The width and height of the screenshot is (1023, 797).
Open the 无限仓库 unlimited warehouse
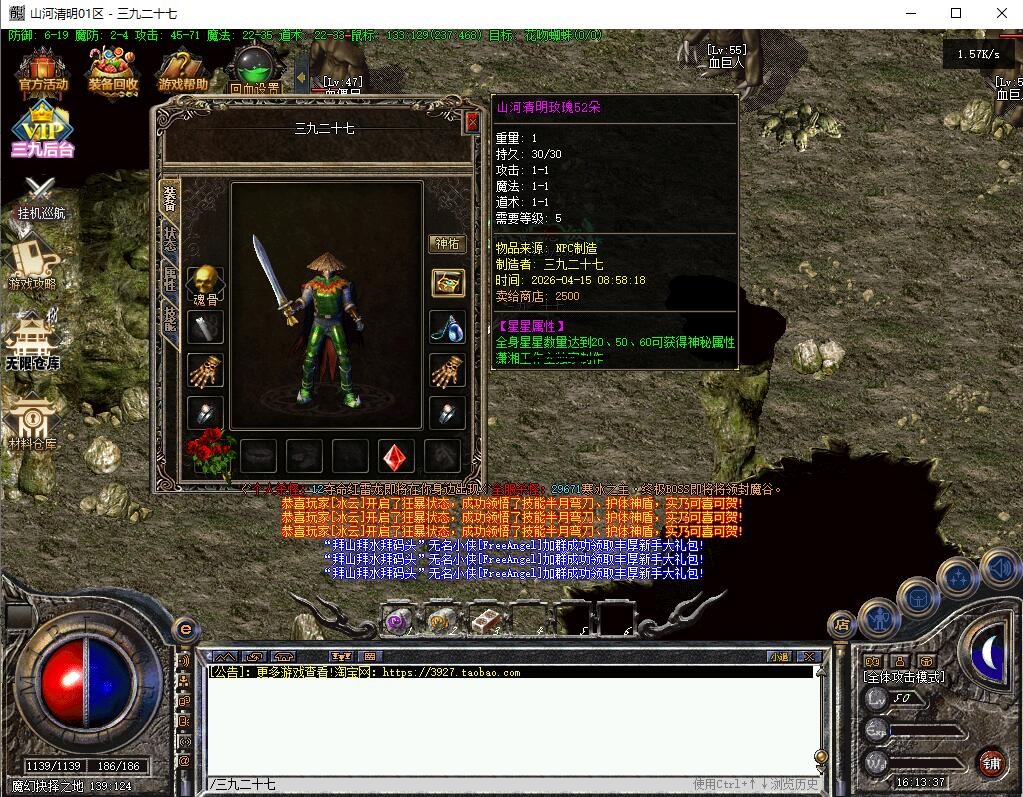pyautogui.click(x=32, y=340)
